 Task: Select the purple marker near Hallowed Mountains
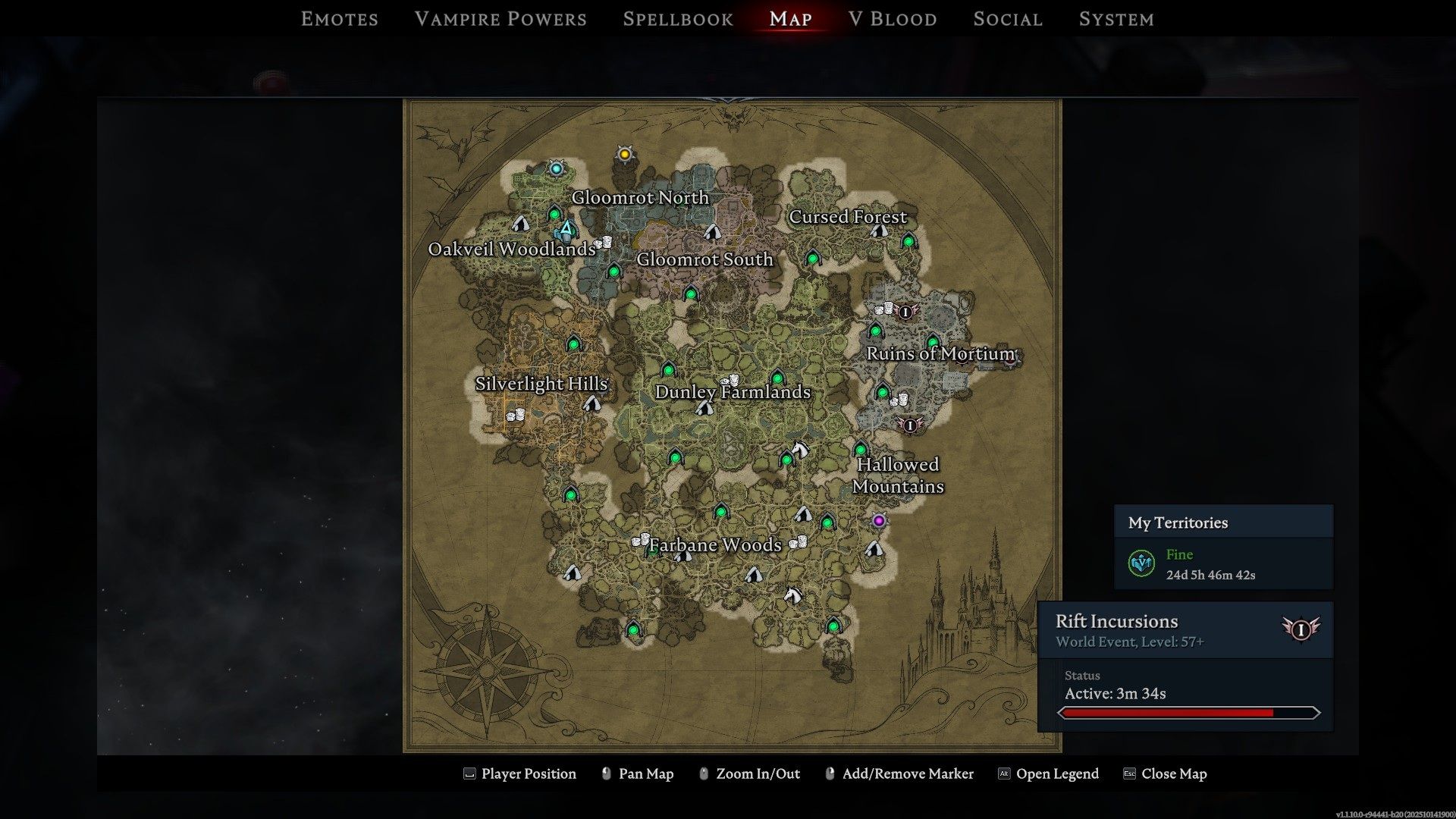click(x=878, y=521)
